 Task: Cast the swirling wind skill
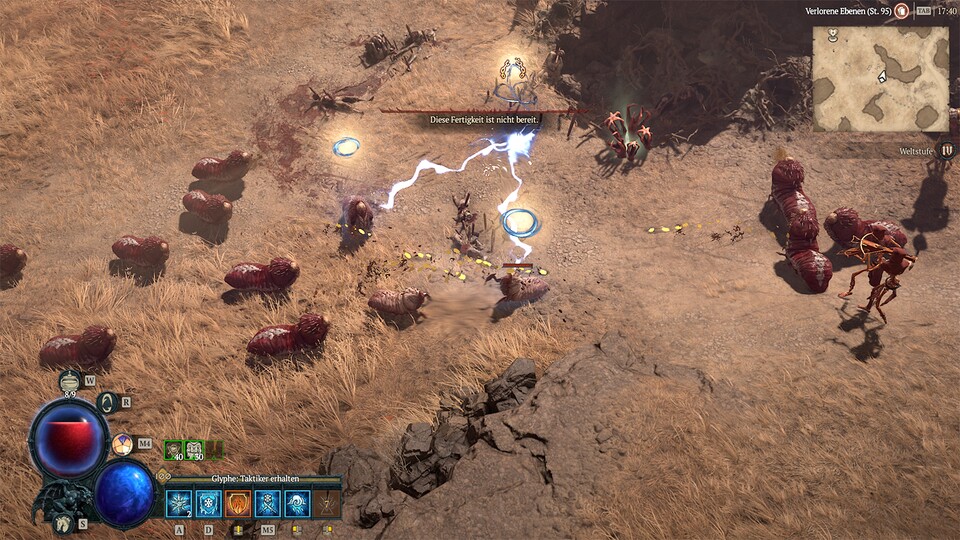point(297,503)
